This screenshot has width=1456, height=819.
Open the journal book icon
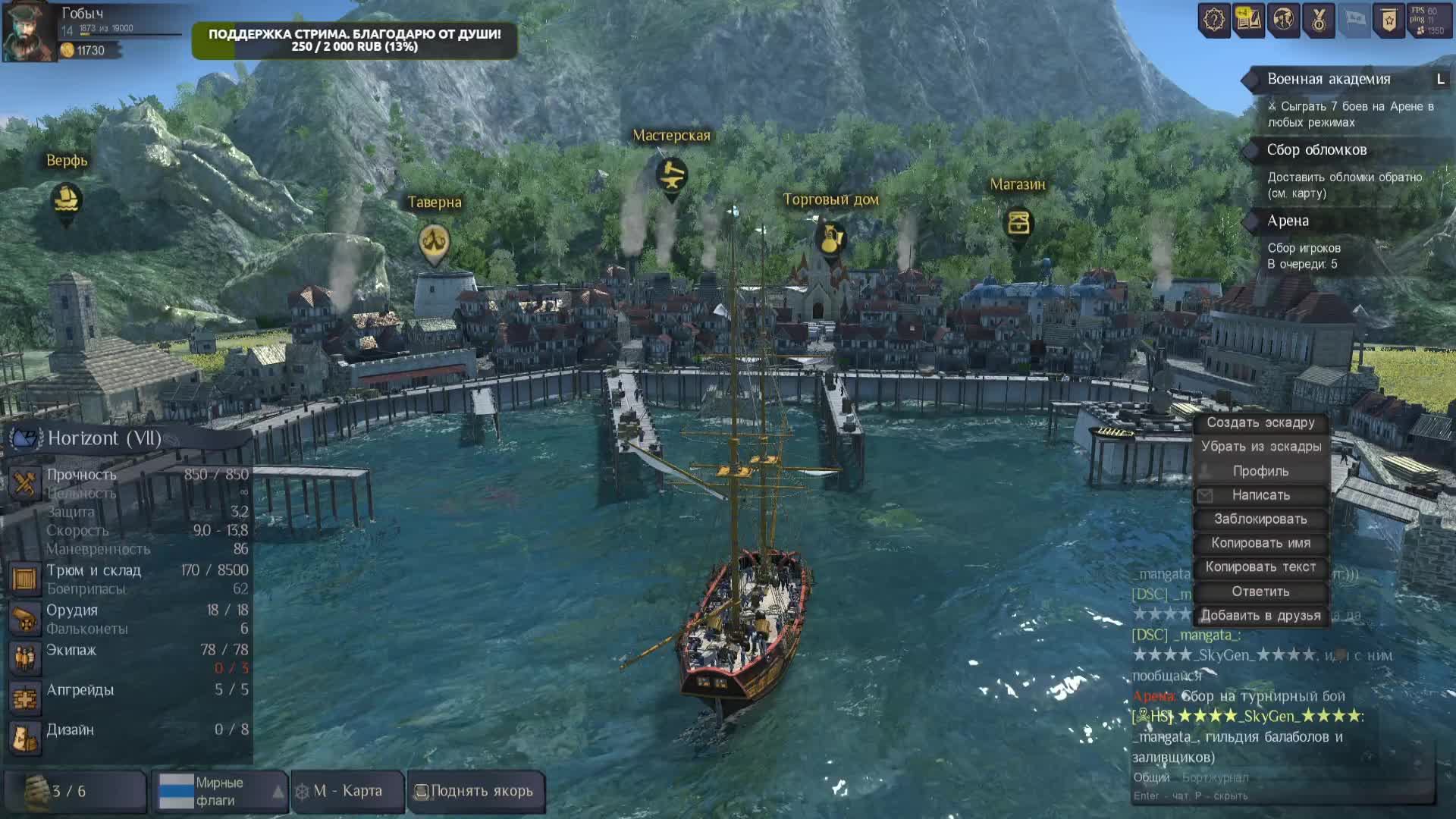point(1248,20)
